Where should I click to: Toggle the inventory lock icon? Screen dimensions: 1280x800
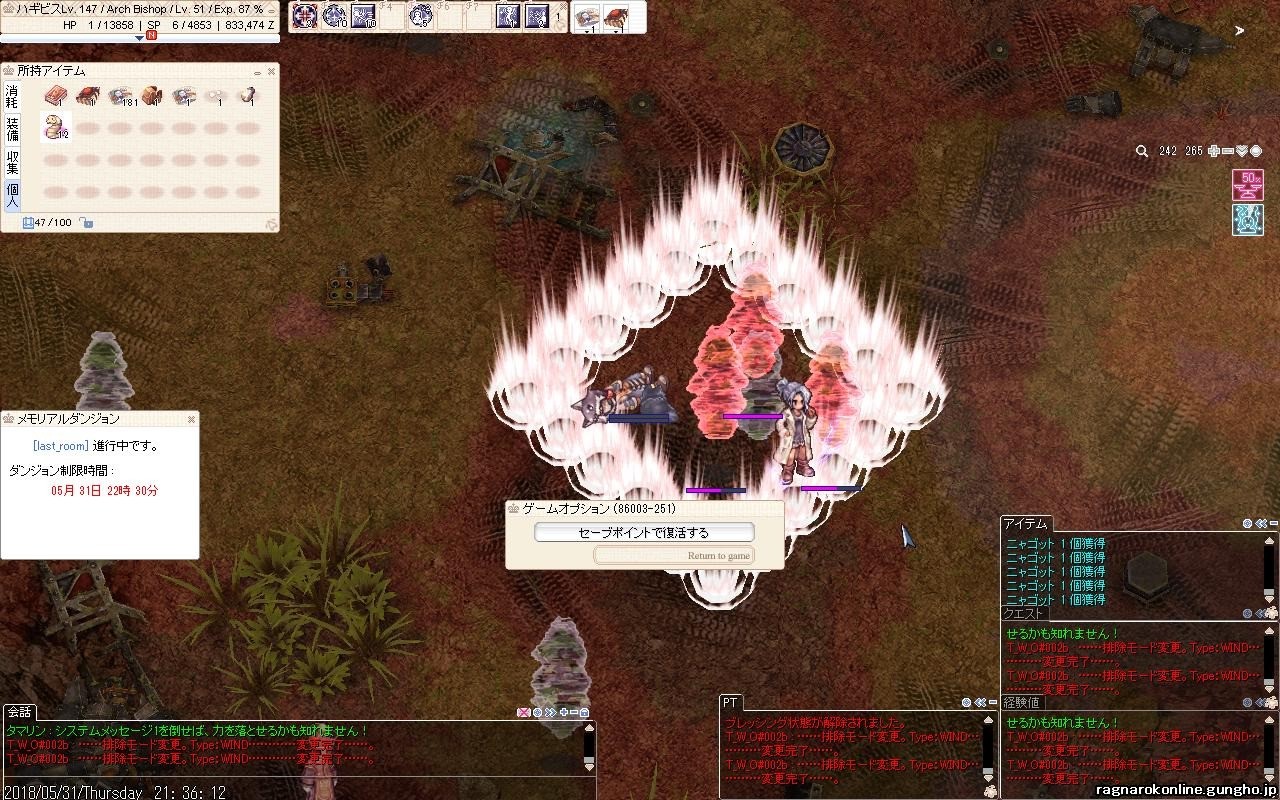pyautogui.click(x=87, y=222)
